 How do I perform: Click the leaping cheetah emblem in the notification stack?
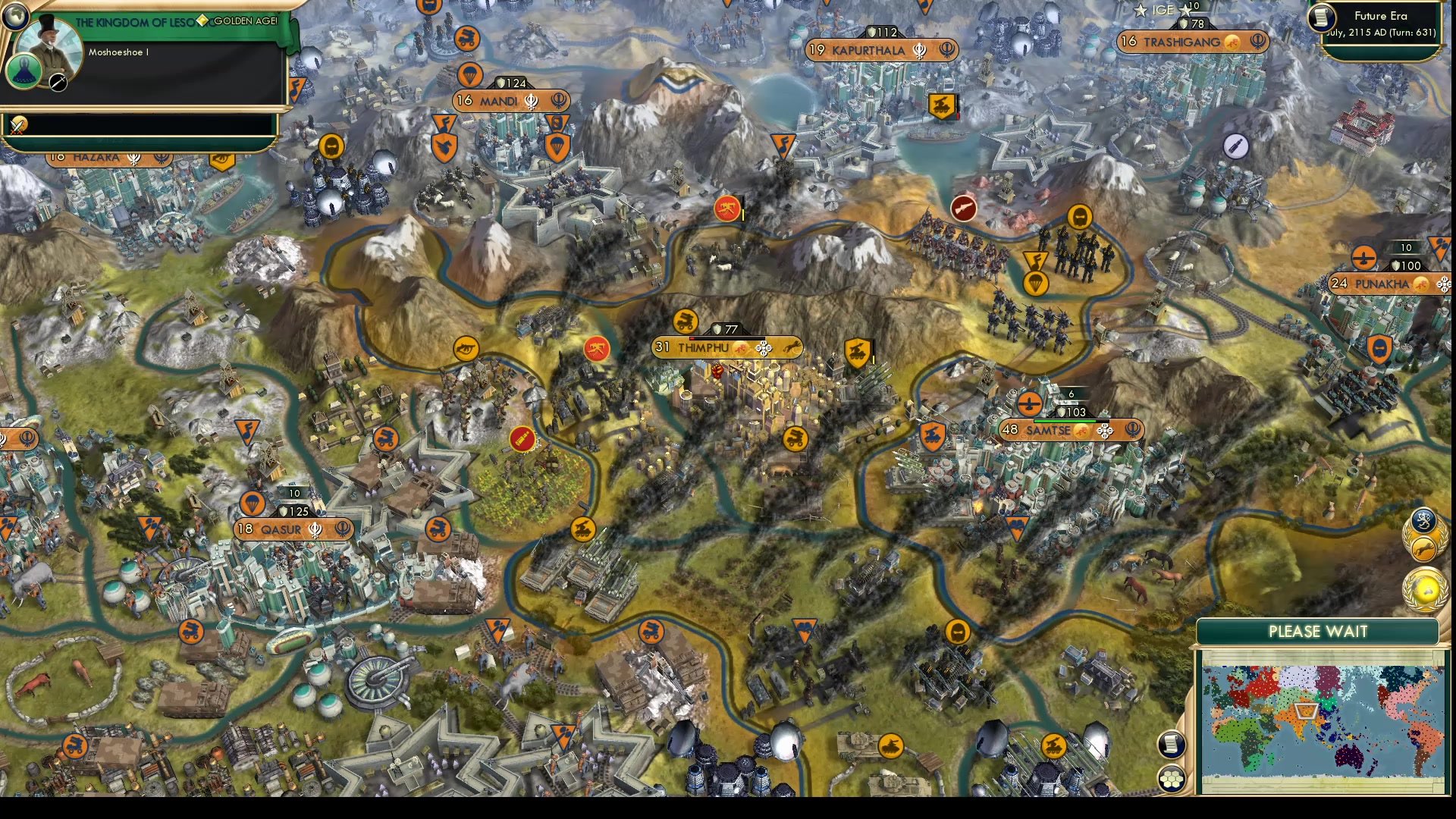point(1424,549)
